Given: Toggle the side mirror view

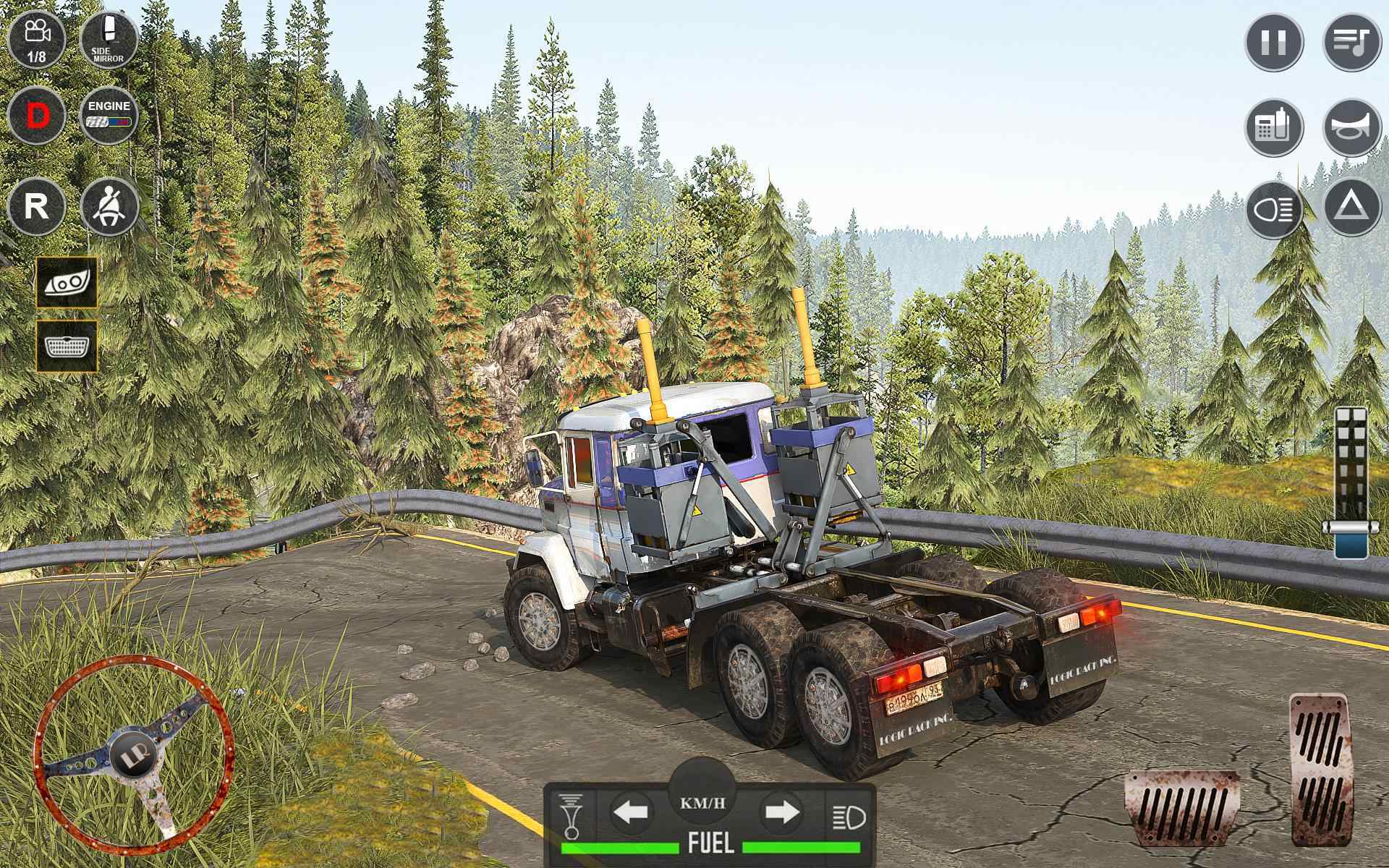Looking at the screenshot, I should [x=109, y=39].
